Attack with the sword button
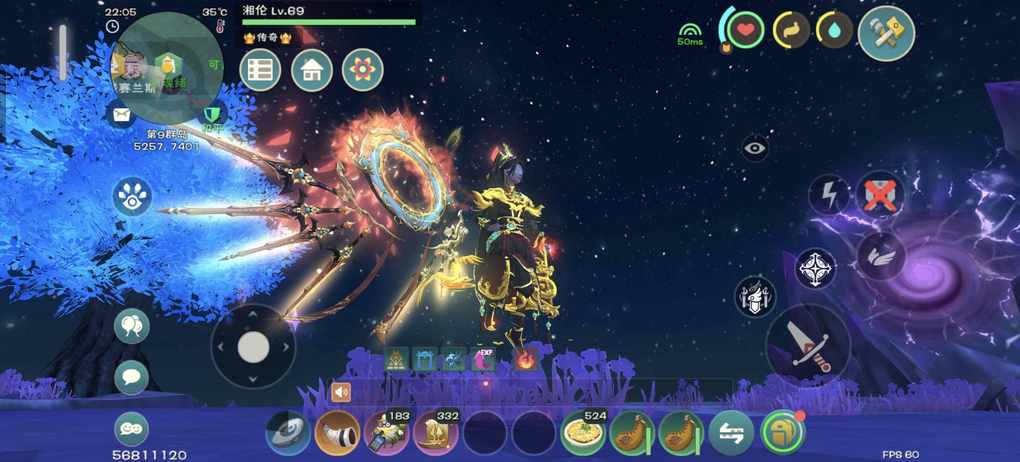The image size is (1020, 462). (x=808, y=345)
